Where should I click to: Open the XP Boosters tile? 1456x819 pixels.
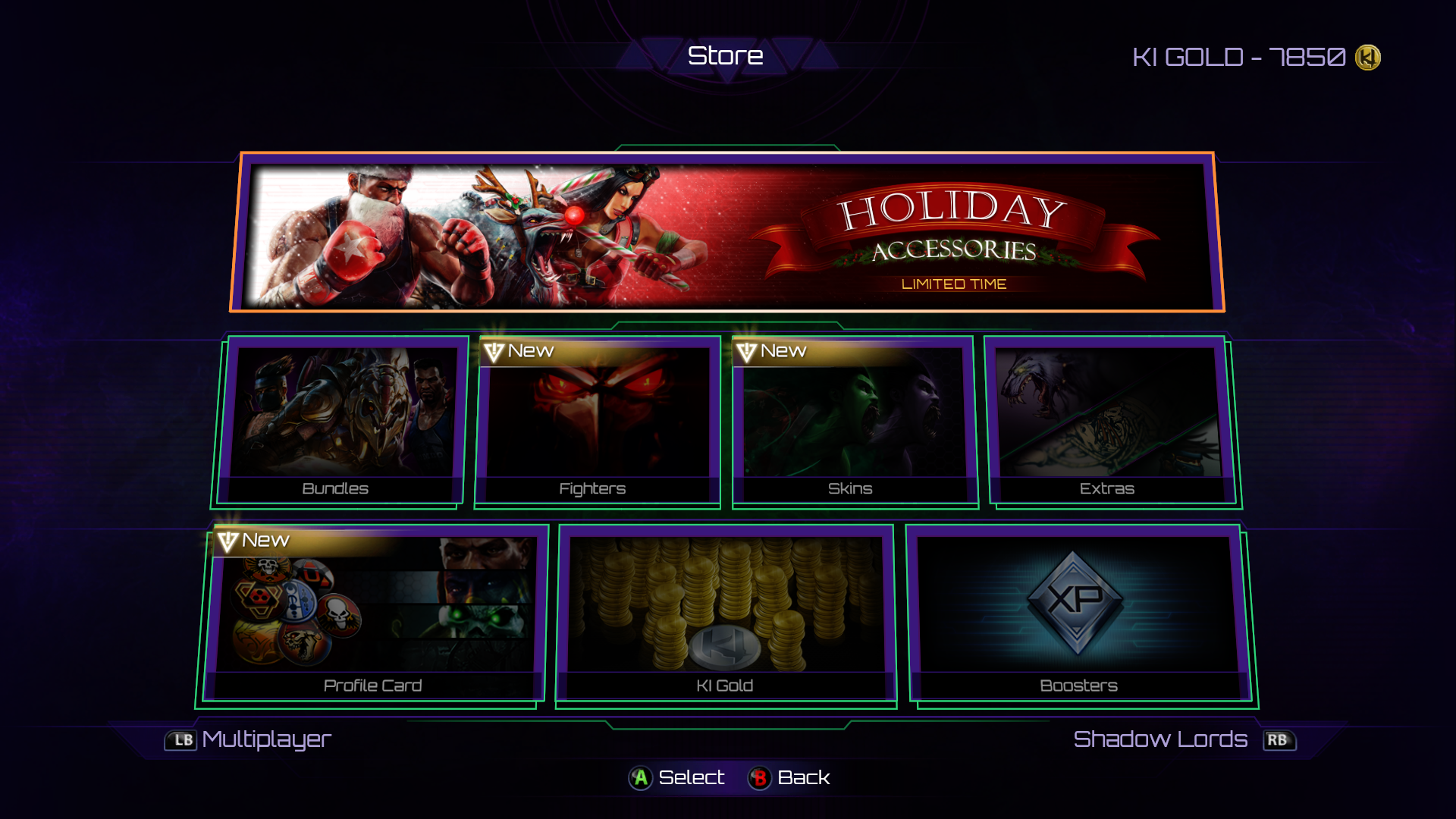1080,616
